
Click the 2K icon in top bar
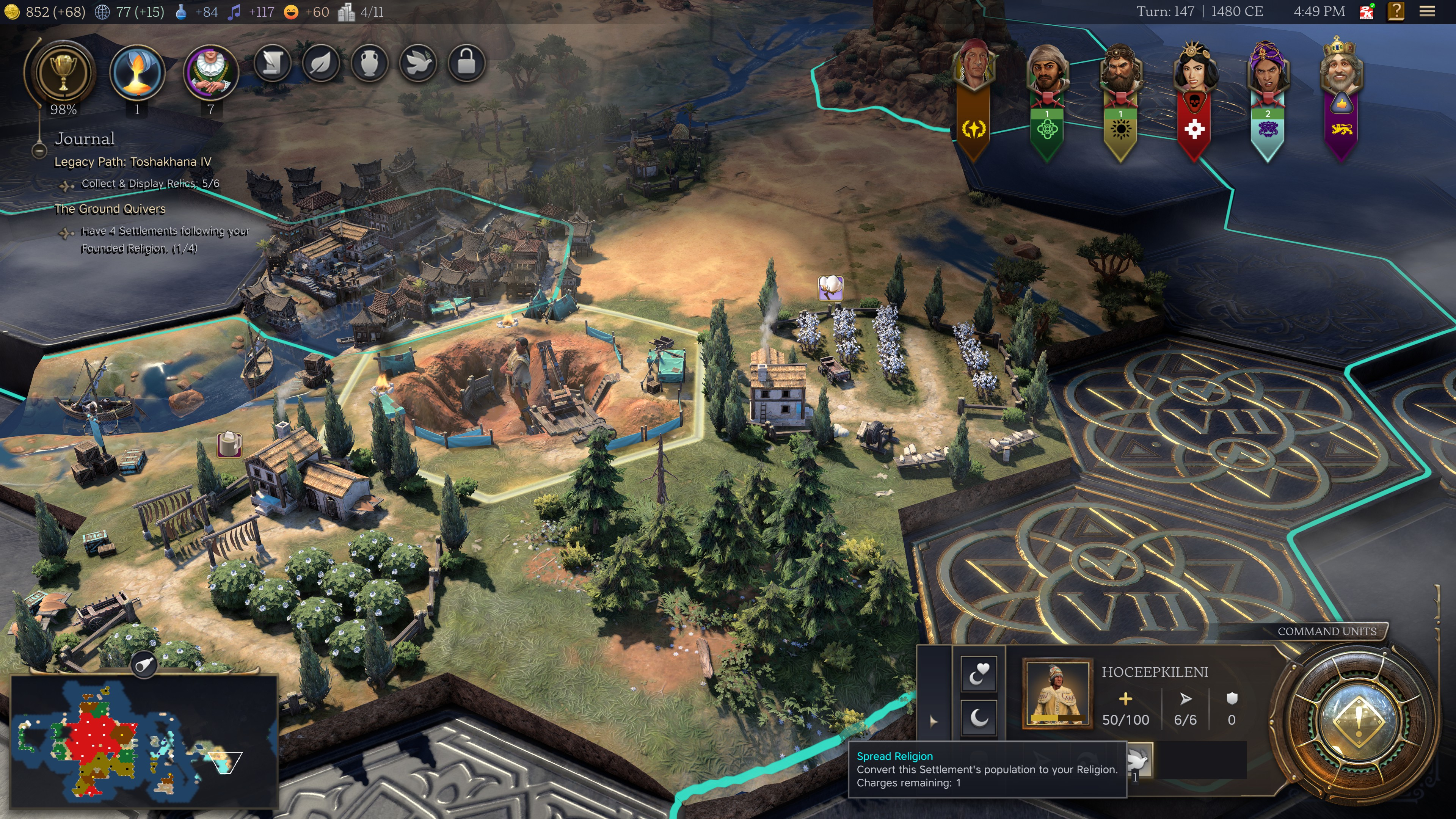coord(1367,11)
